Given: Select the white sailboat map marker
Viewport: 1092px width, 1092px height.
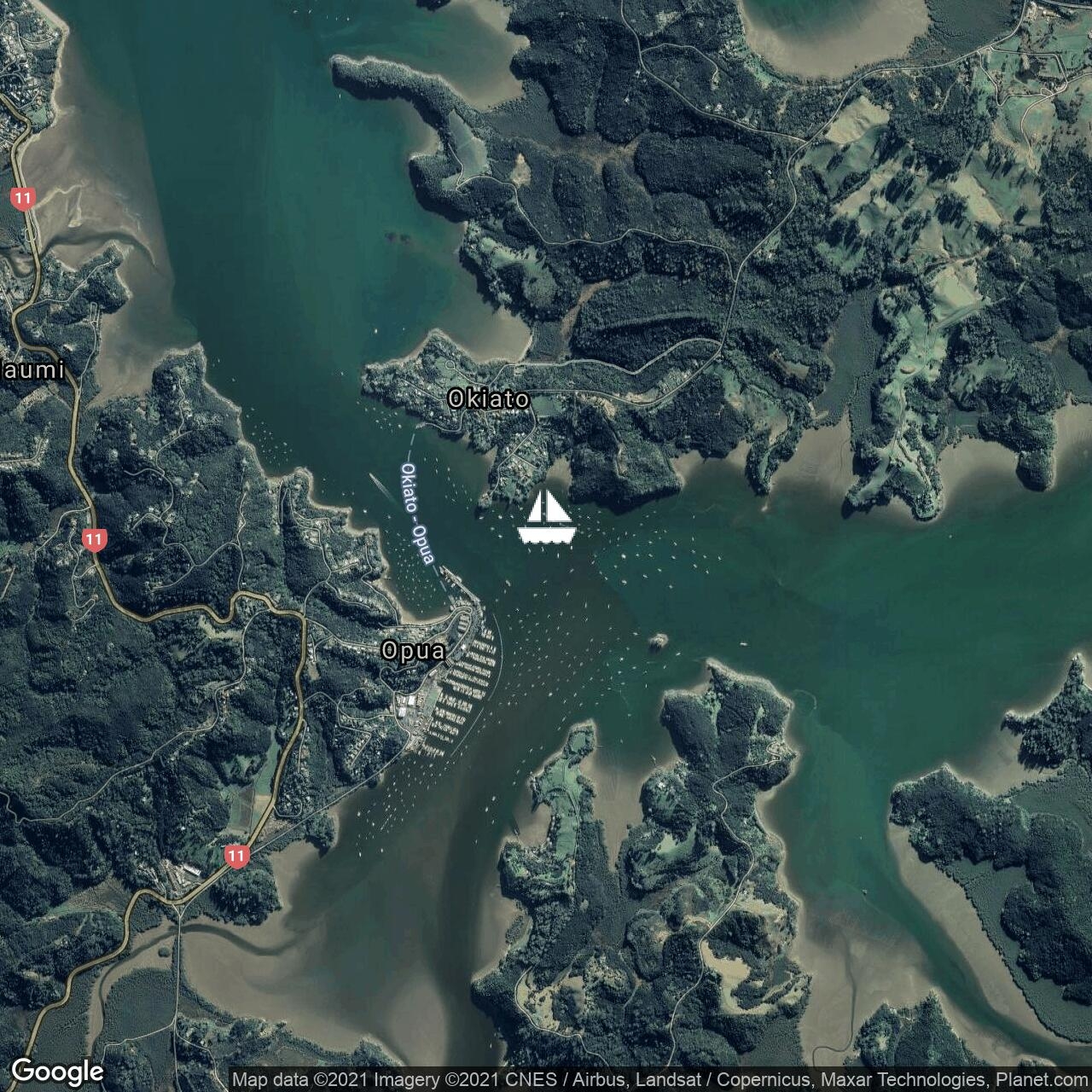Looking at the screenshot, I should point(546,518).
